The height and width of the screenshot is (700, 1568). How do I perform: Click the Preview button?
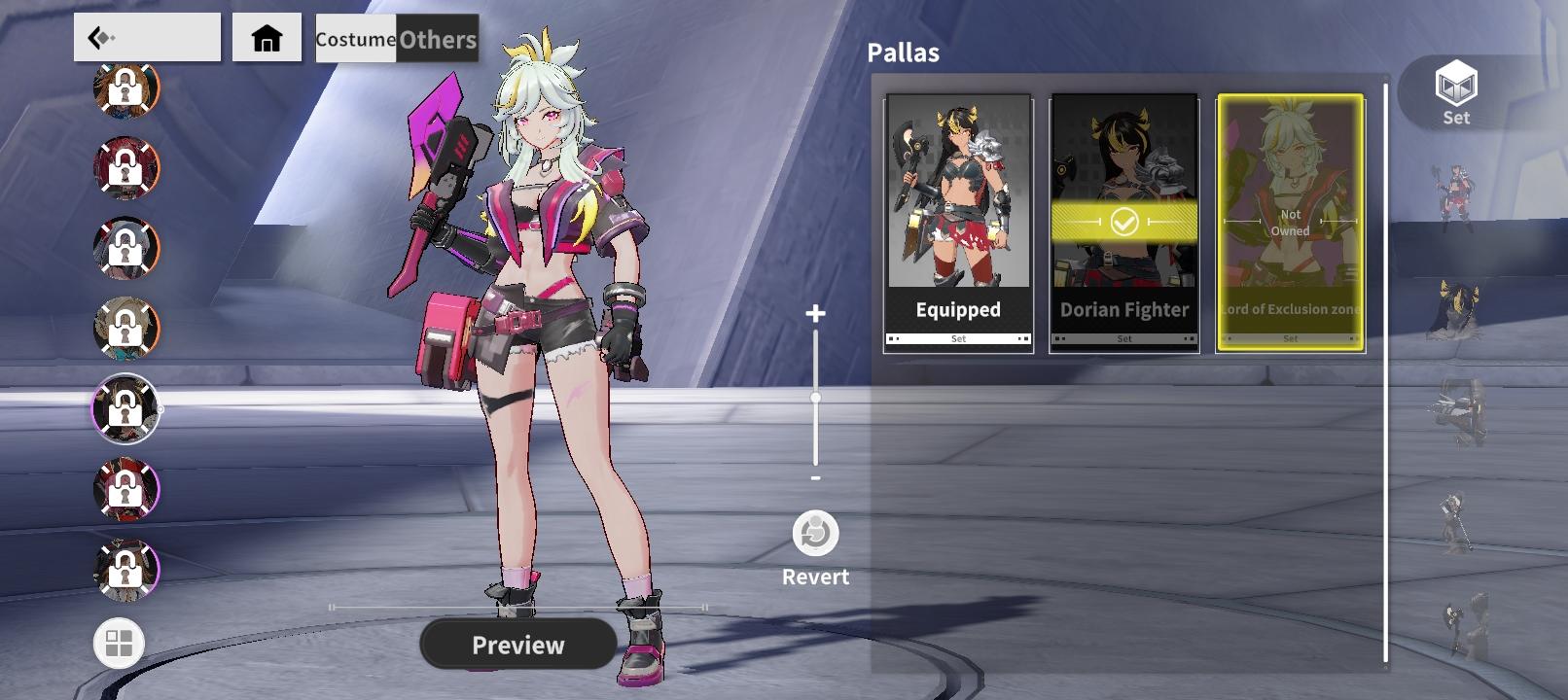click(518, 645)
